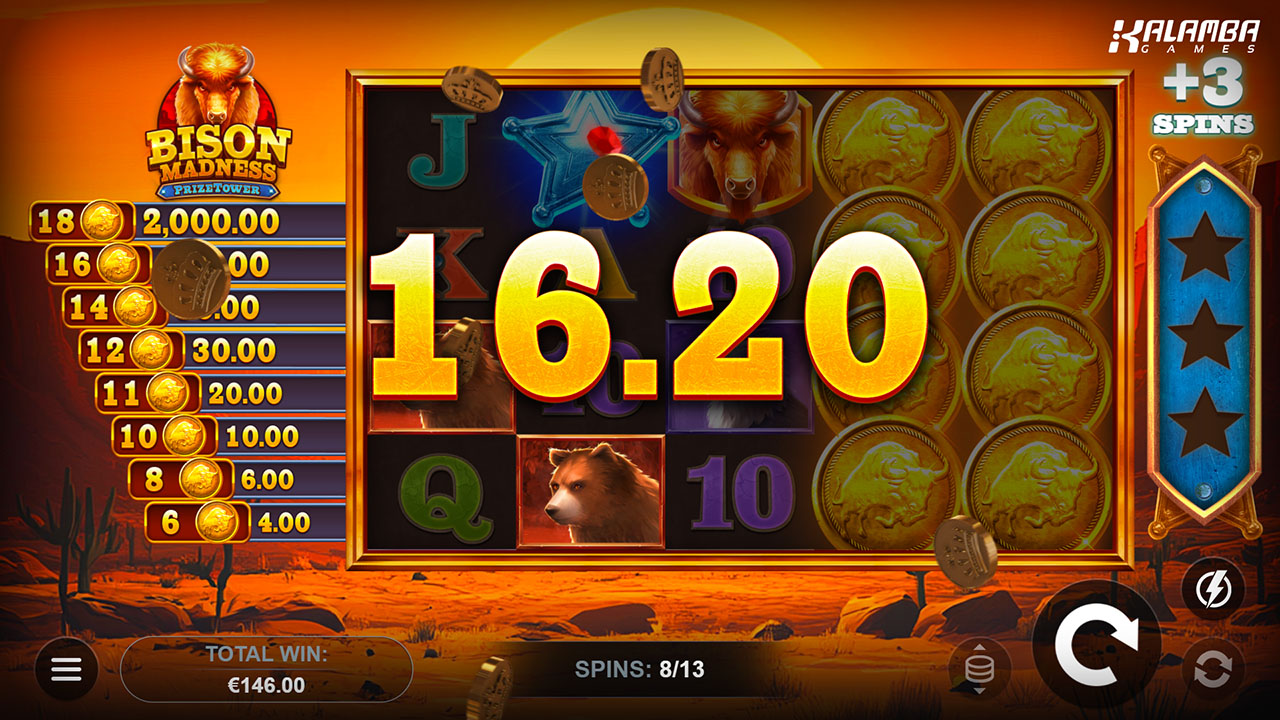Open the autoplay options button
The image size is (1280, 720).
click(1213, 669)
